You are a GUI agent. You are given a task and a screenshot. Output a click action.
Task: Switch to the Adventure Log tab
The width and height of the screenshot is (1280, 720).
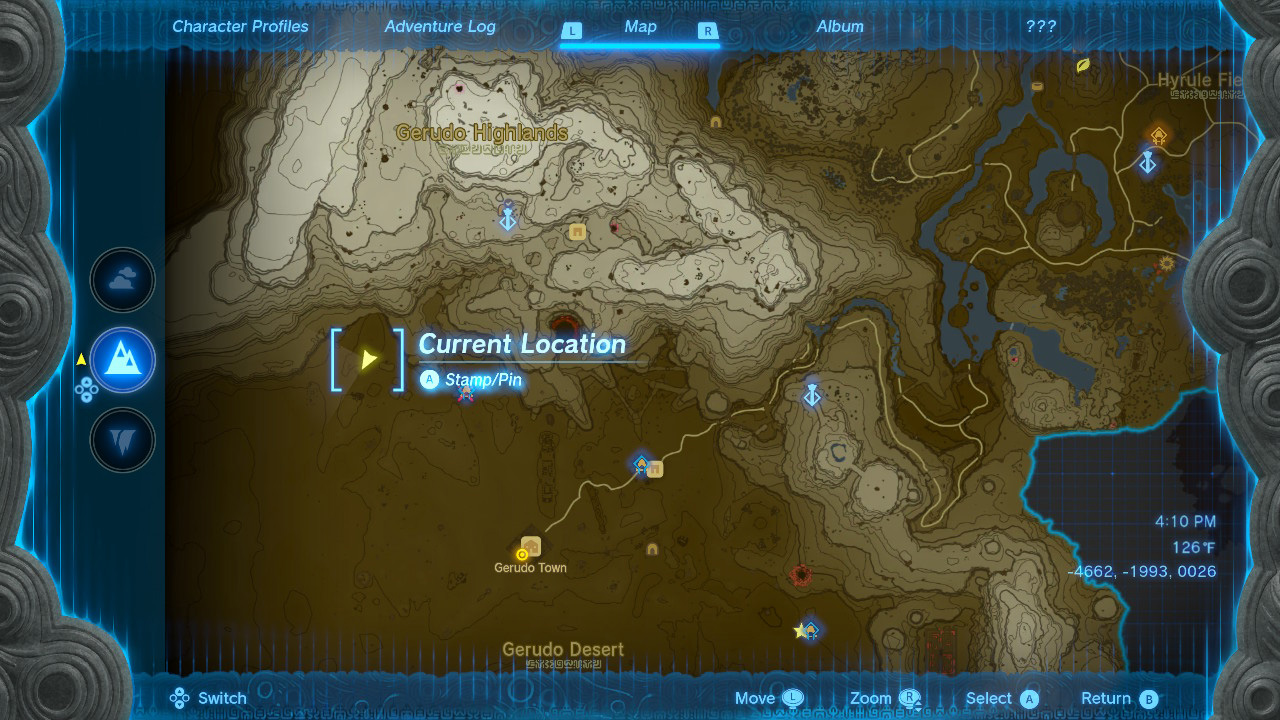point(440,27)
